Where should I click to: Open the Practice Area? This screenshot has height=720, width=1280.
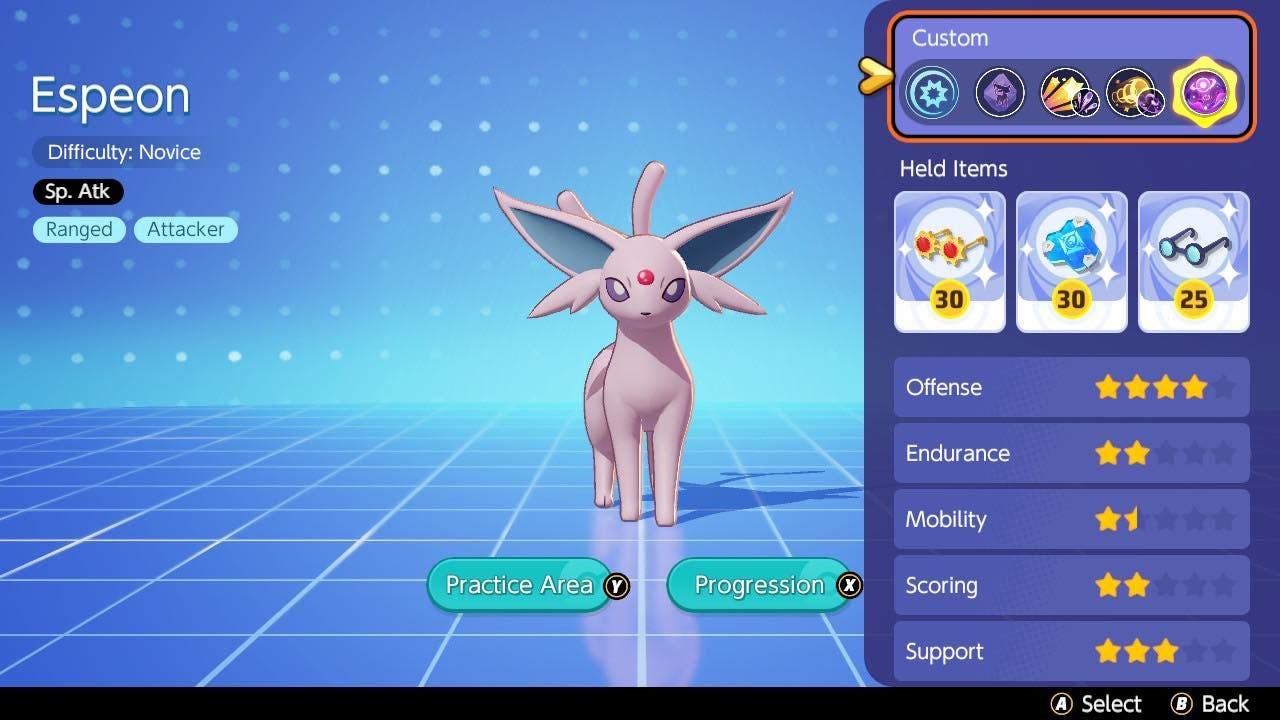pyautogui.click(x=518, y=585)
